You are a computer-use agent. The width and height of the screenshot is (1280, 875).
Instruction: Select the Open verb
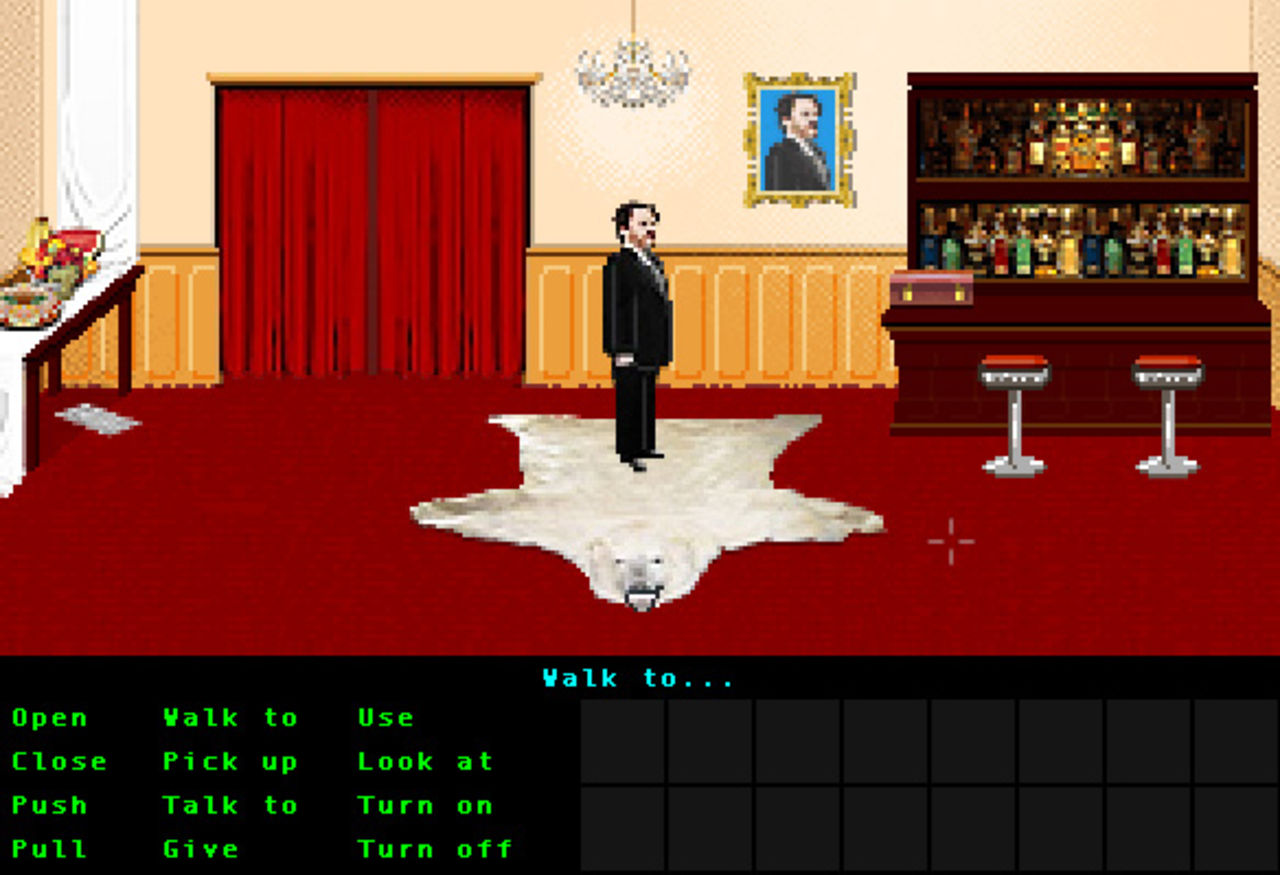pyautogui.click(x=49, y=718)
